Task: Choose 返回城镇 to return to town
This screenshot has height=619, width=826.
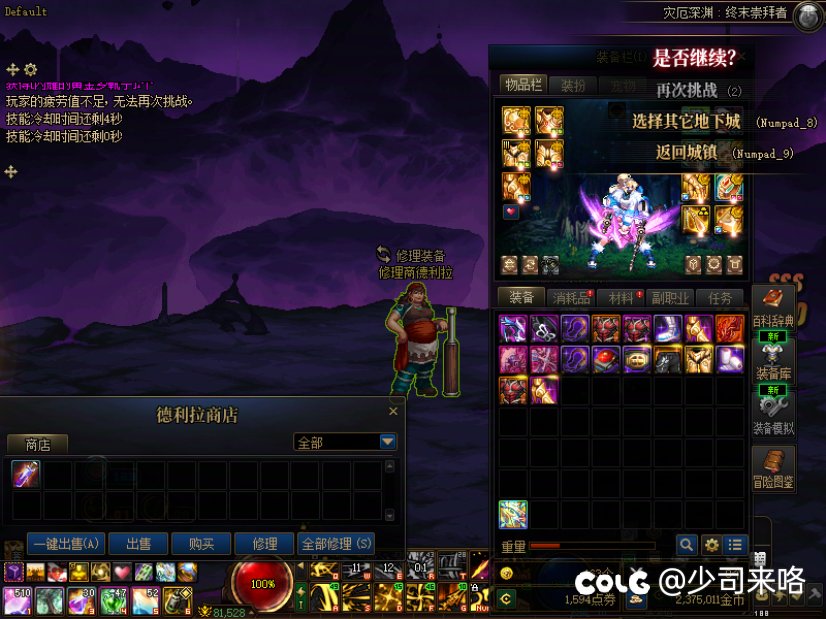Action: pos(687,153)
